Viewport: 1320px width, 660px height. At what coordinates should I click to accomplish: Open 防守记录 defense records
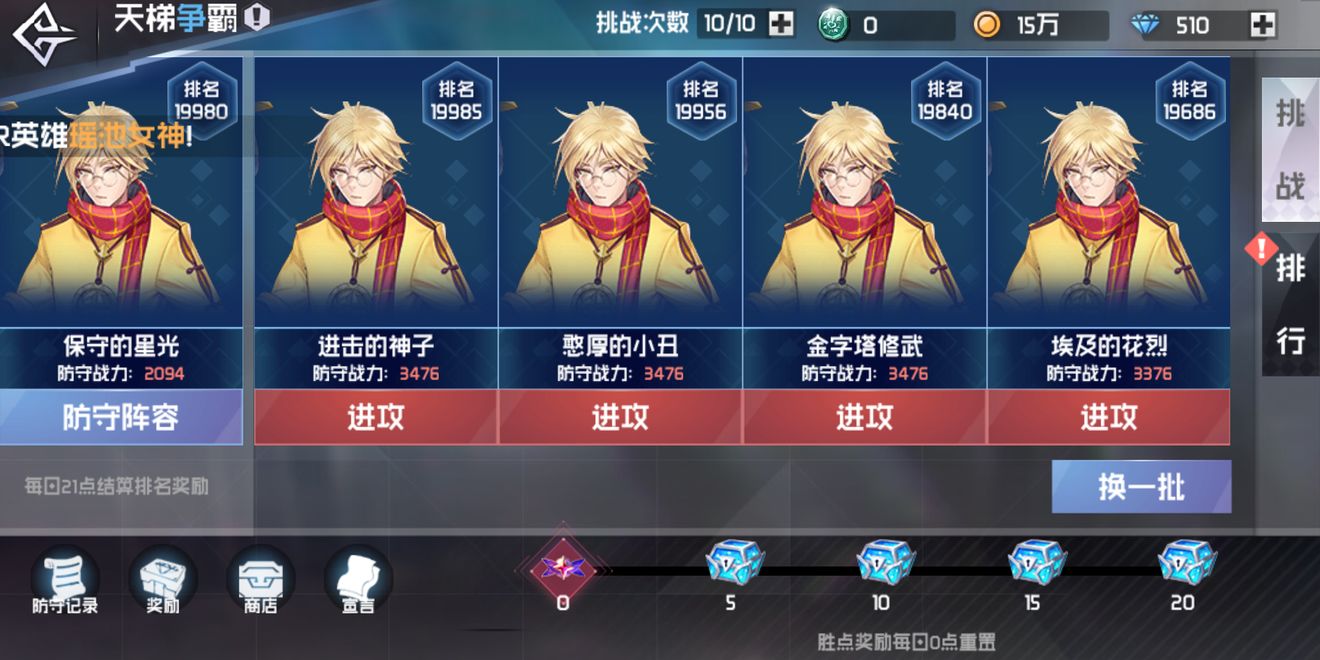point(64,580)
